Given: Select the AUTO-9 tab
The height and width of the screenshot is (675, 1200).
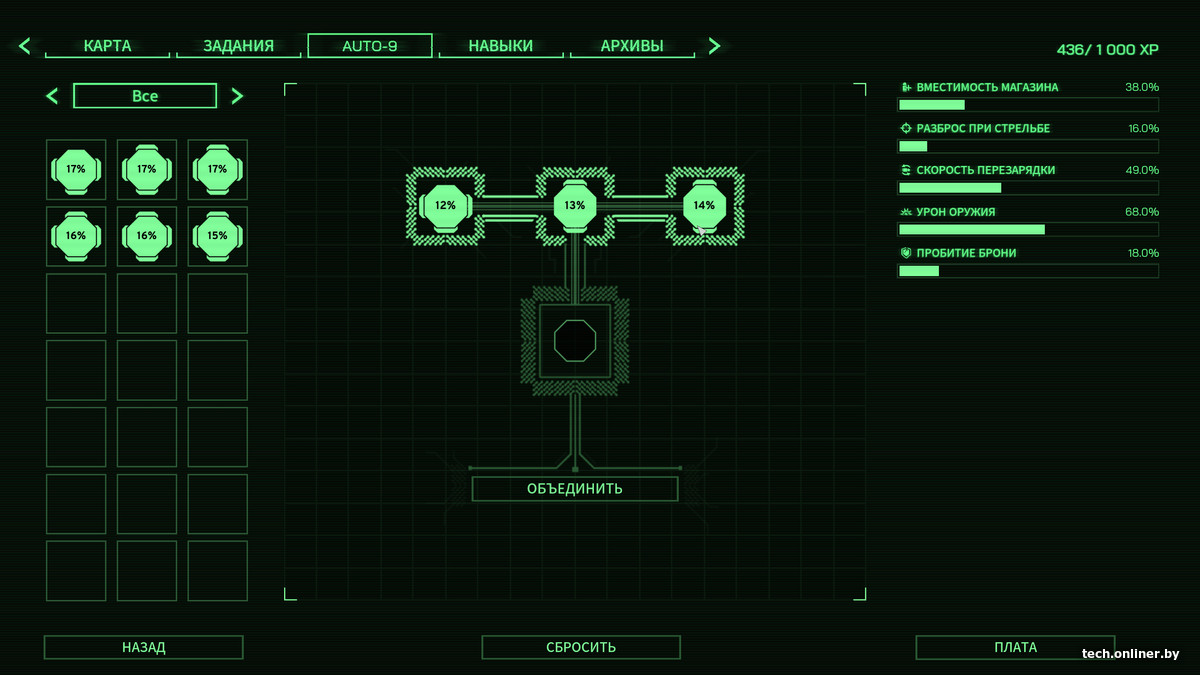Looking at the screenshot, I should [370, 46].
